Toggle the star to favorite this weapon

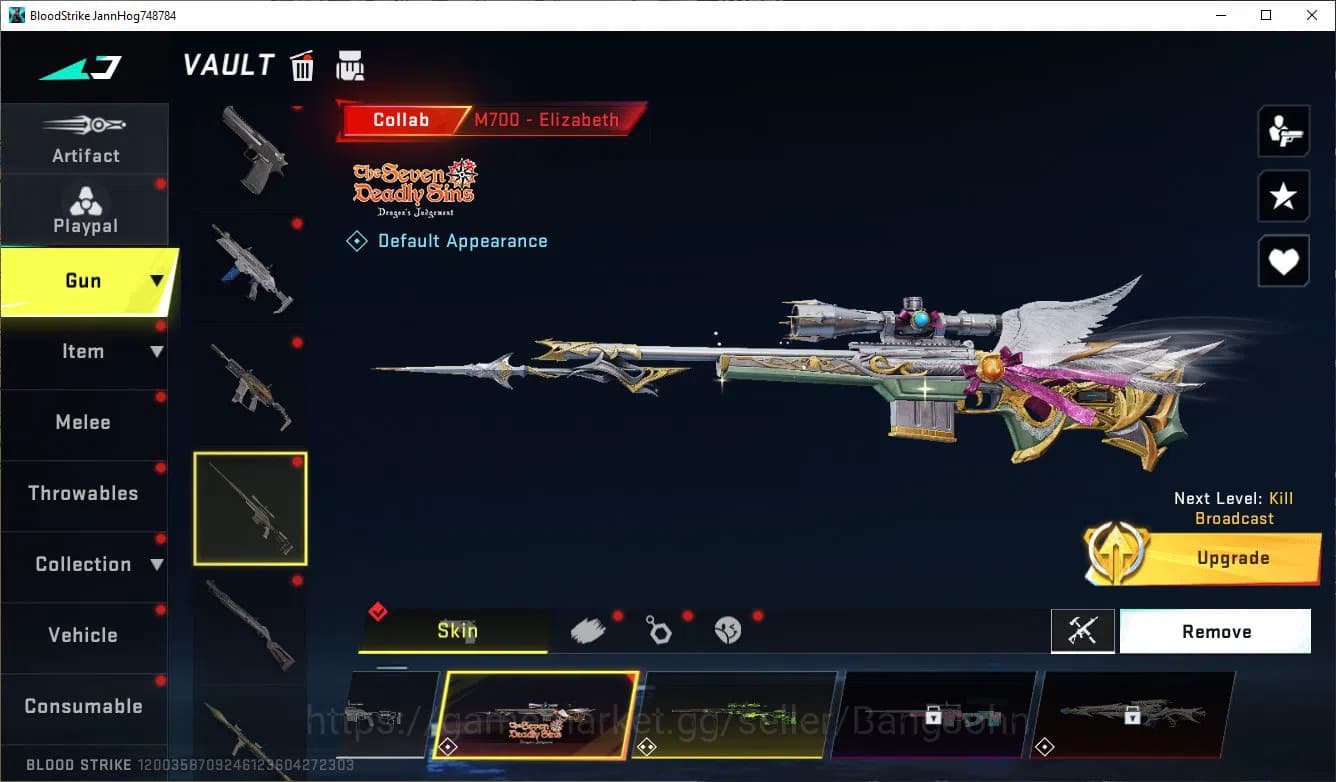pyautogui.click(x=1283, y=196)
